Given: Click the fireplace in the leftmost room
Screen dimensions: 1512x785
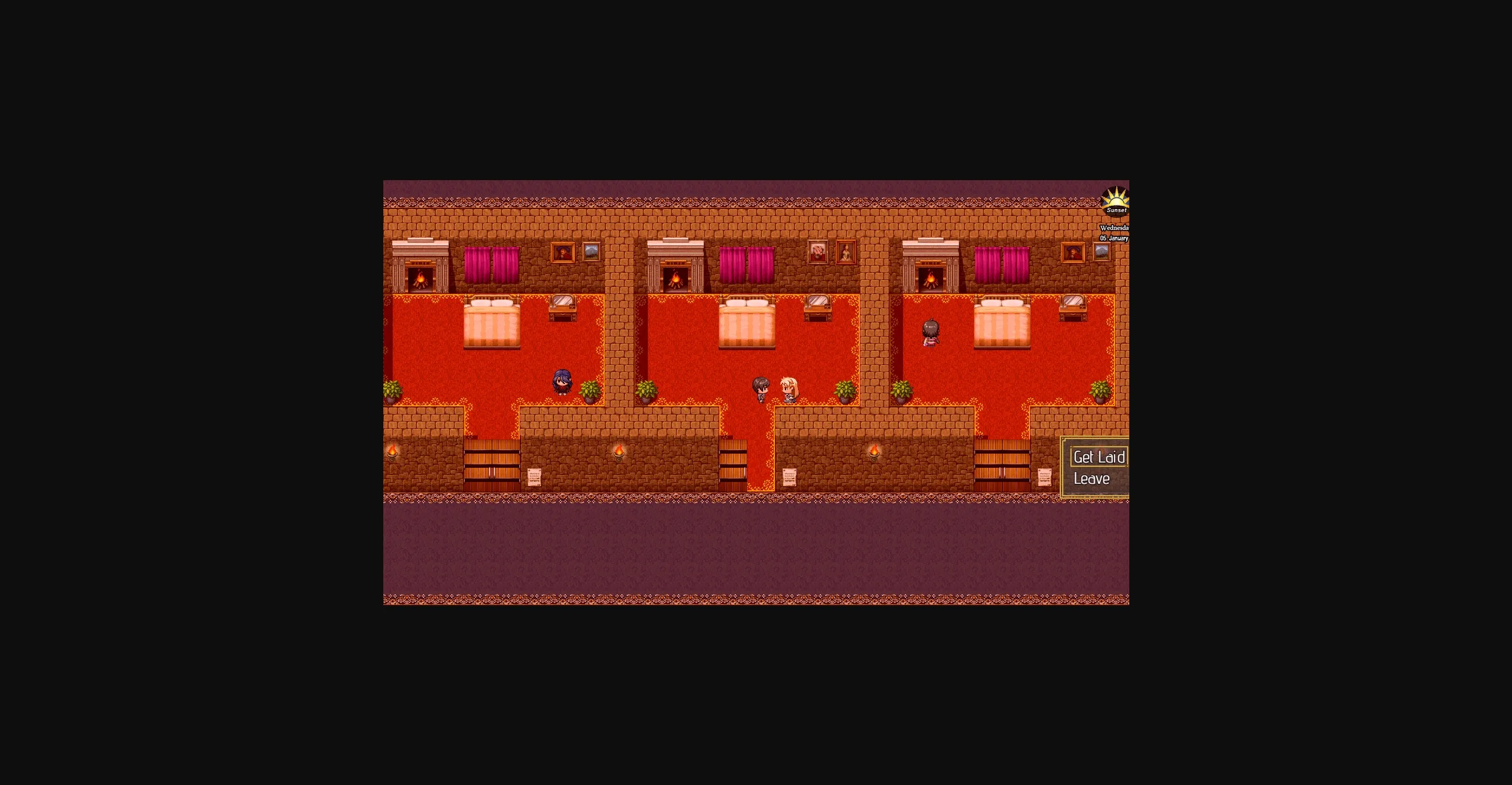Looking at the screenshot, I should coord(421,278).
